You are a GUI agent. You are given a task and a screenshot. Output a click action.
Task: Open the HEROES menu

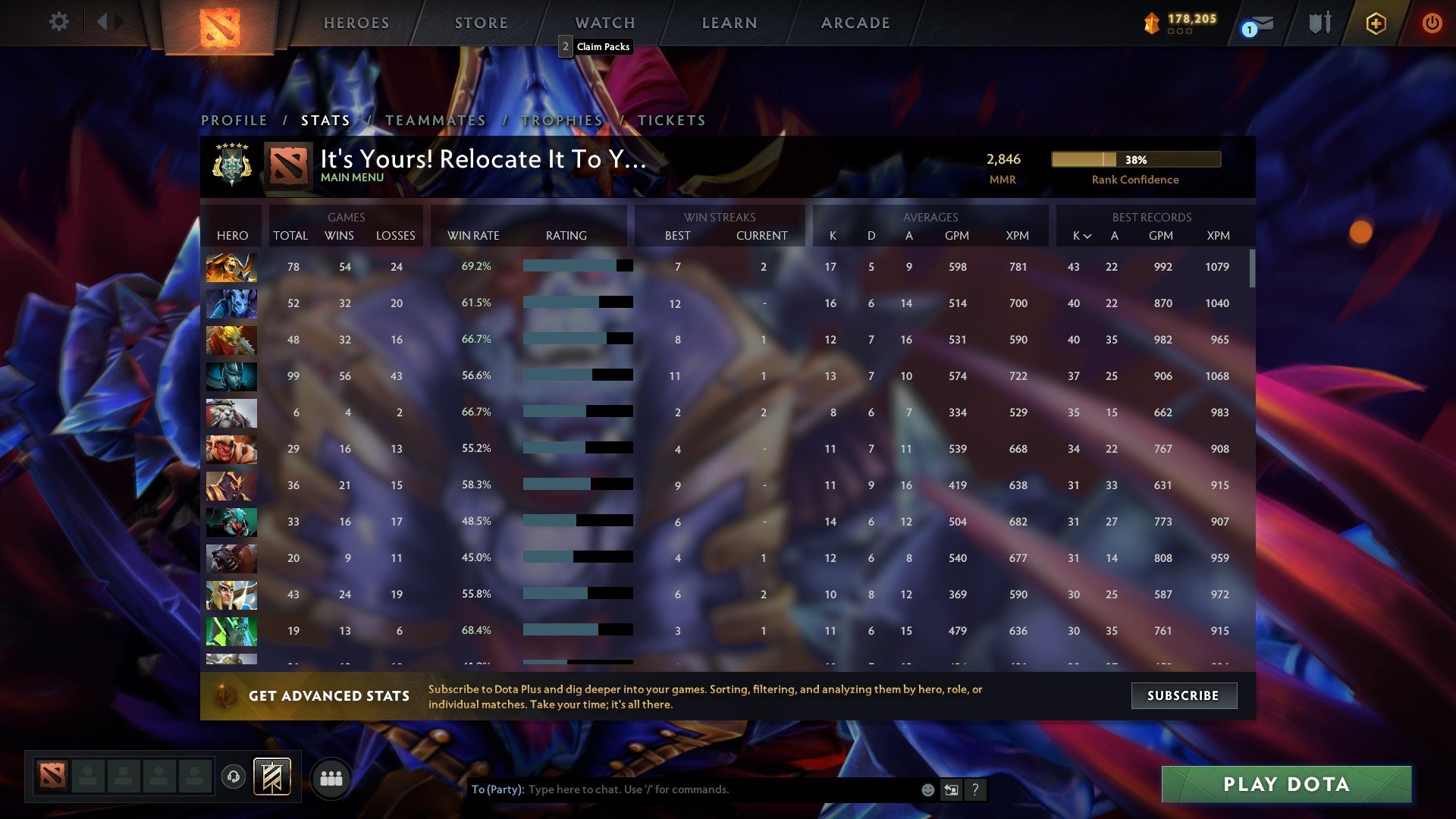pos(356,23)
